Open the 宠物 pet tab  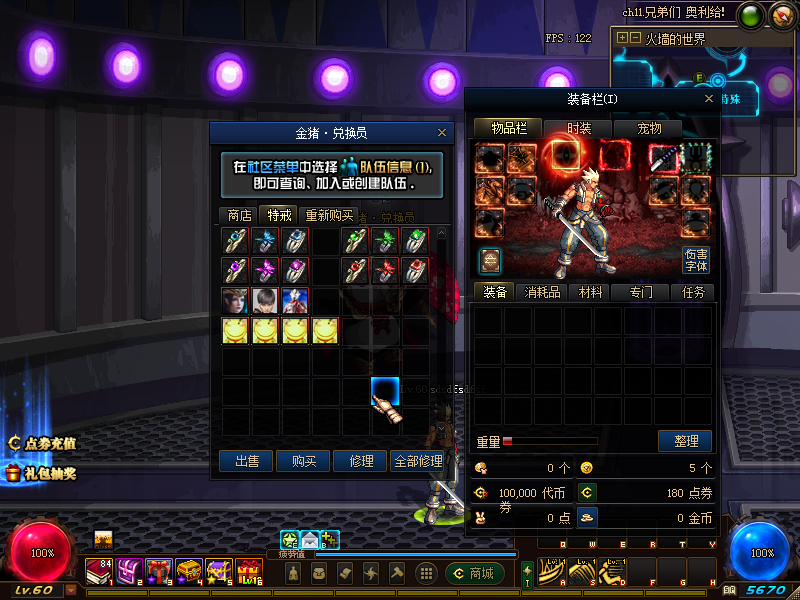coord(649,128)
